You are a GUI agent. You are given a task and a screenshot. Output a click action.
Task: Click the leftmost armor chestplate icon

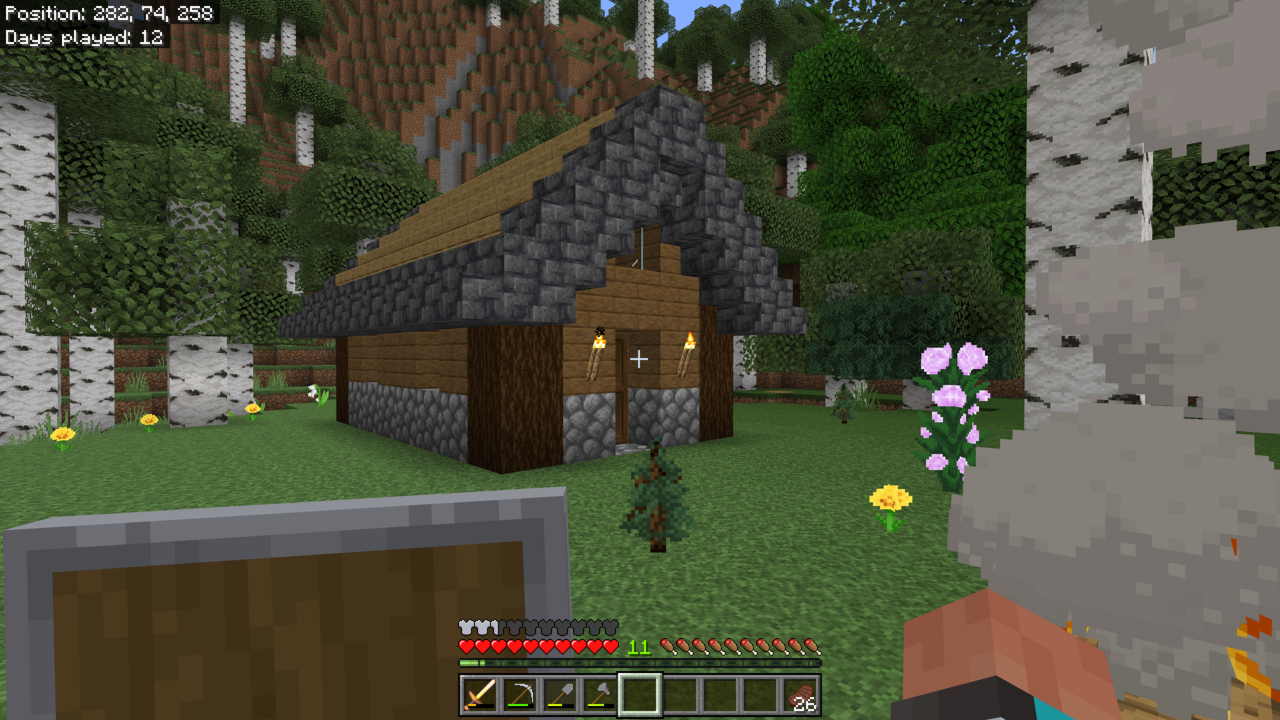[x=466, y=629]
